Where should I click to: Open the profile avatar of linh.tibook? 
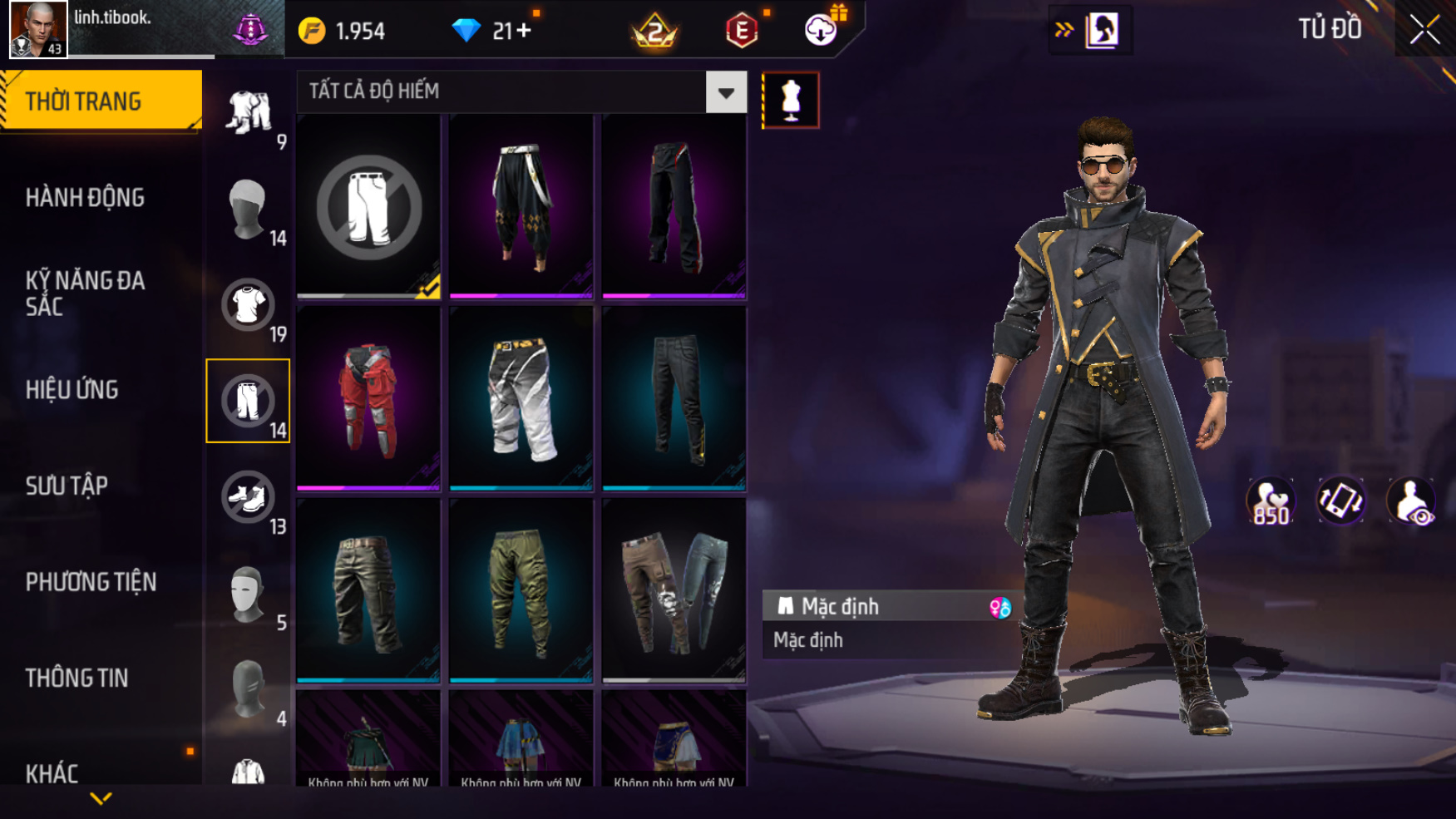coord(38,30)
